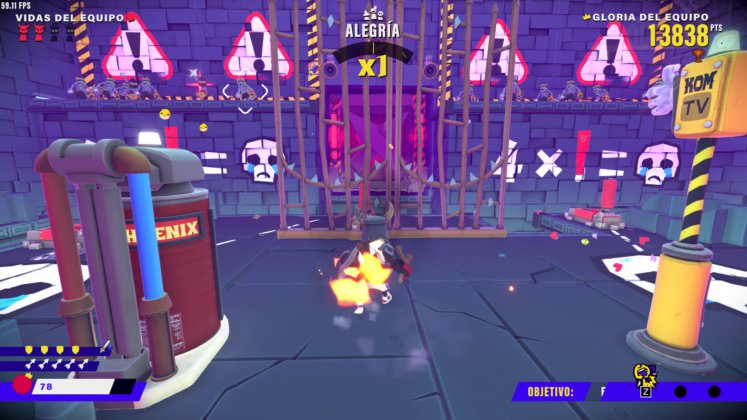The image size is (747, 420).
Task: Click the yellow objective character icon
Action: 644,377
